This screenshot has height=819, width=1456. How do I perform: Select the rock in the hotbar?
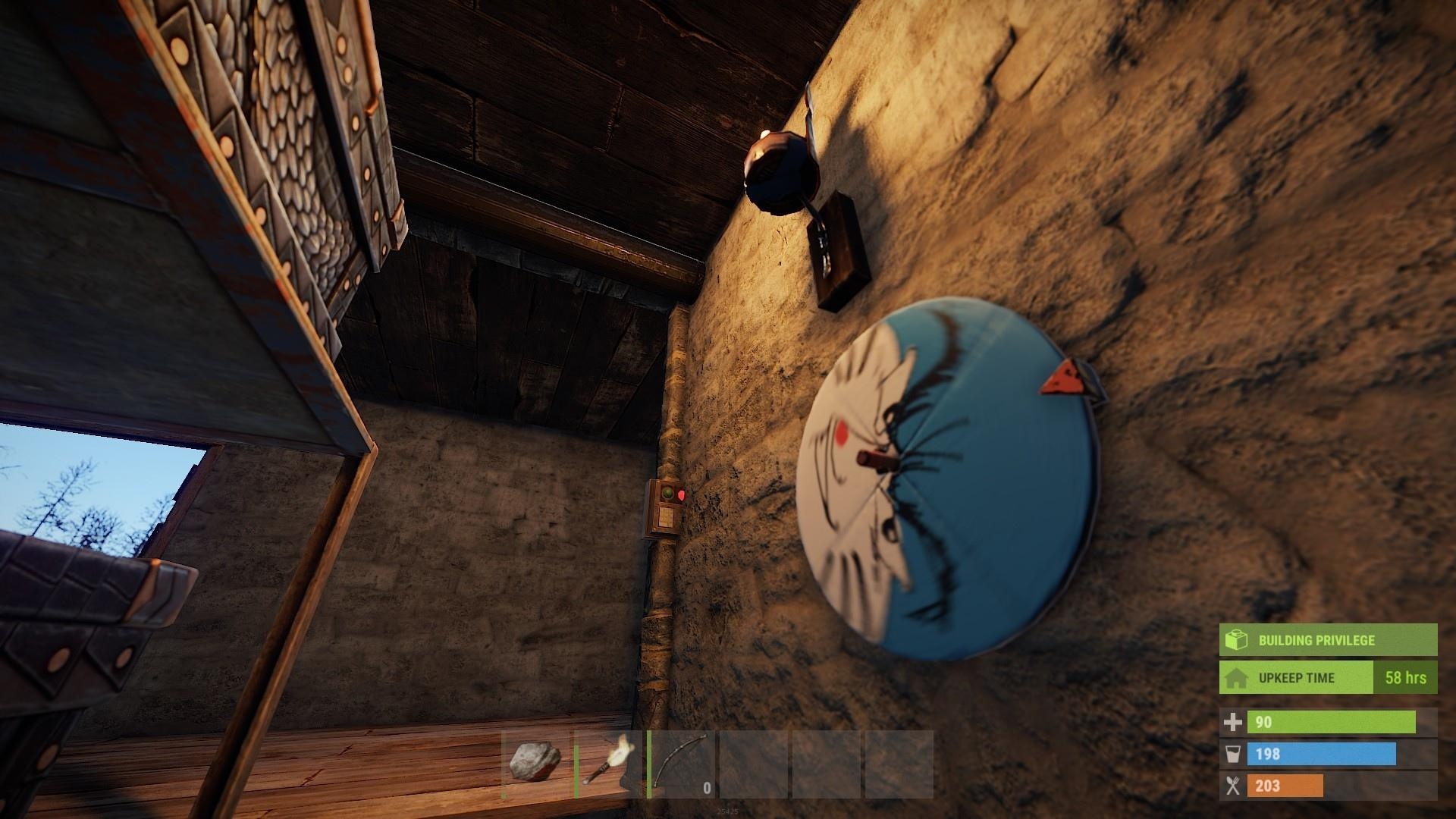(x=535, y=763)
